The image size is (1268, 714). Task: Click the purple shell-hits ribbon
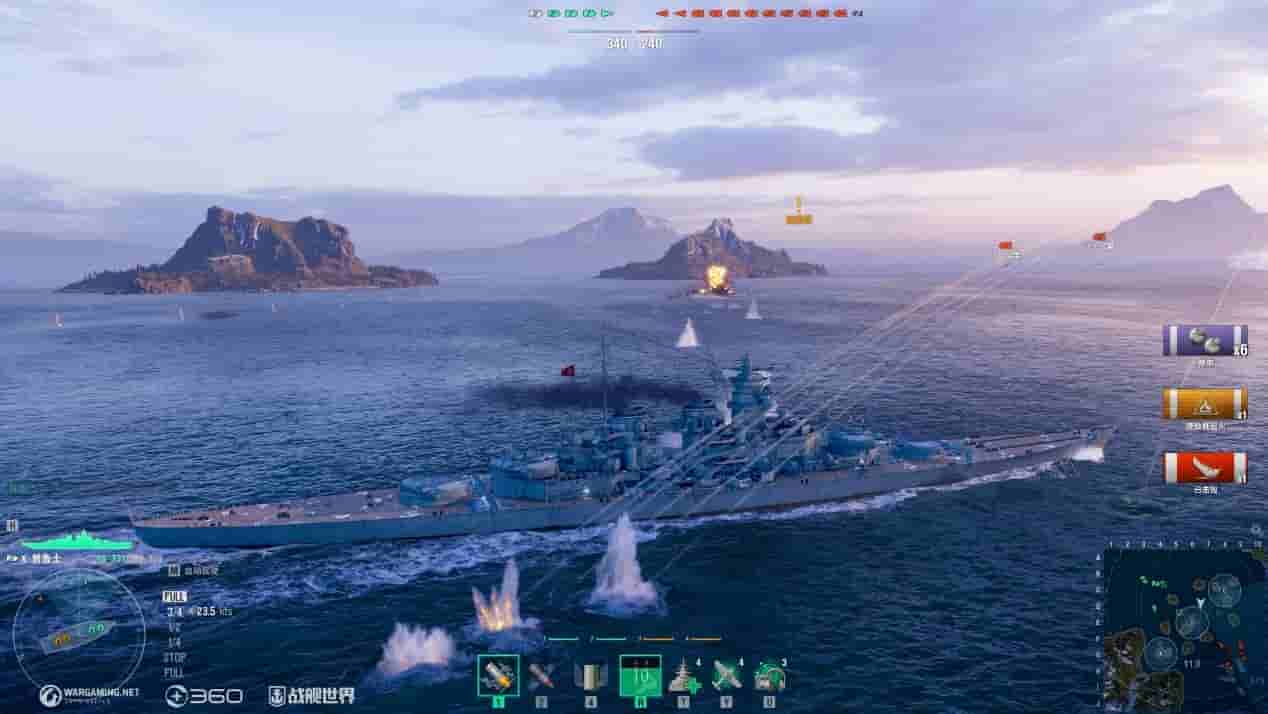click(x=1204, y=341)
